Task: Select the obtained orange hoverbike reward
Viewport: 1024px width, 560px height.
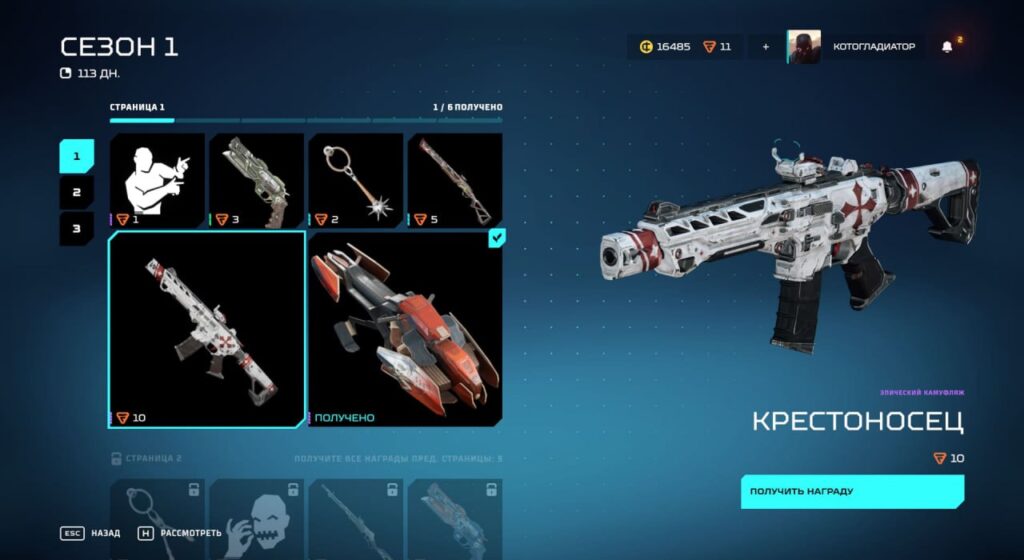Action: click(x=405, y=329)
